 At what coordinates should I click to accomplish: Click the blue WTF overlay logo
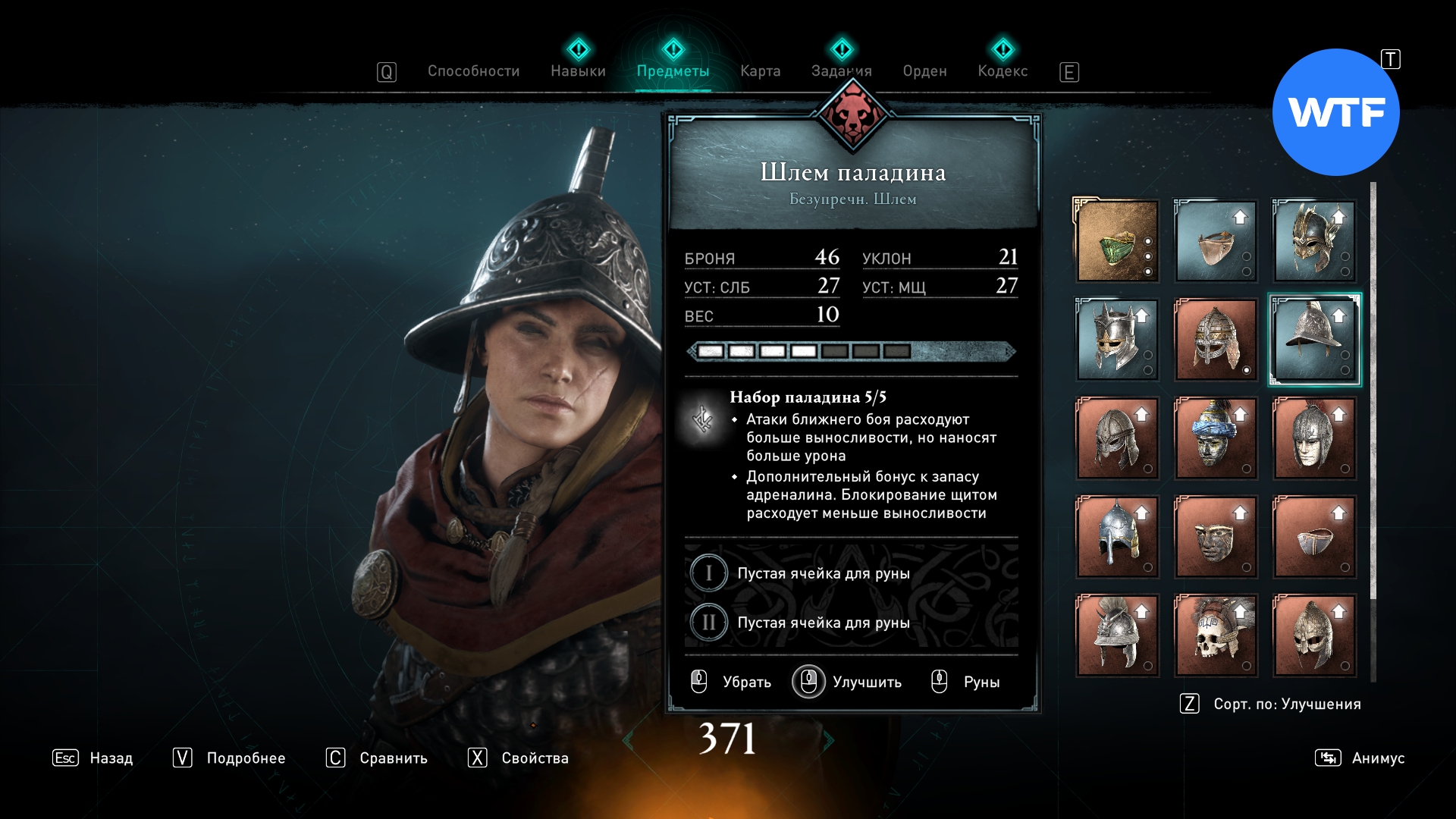pyautogui.click(x=1335, y=112)
